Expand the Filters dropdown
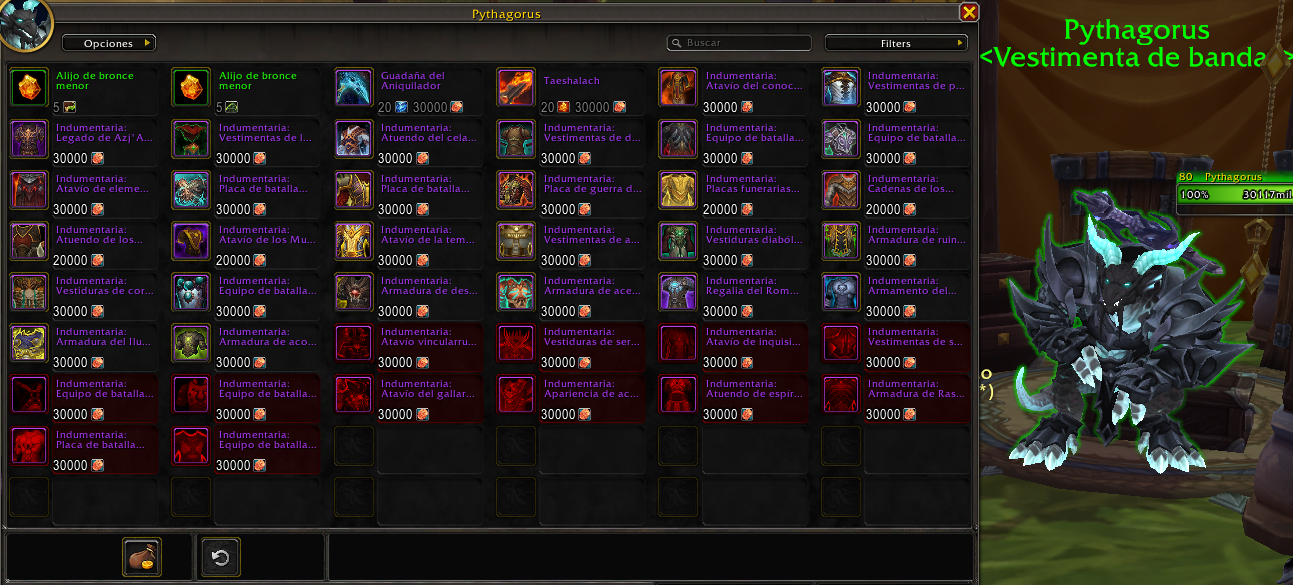Screen dimensions: 1293x585 (x=895, y=44)
